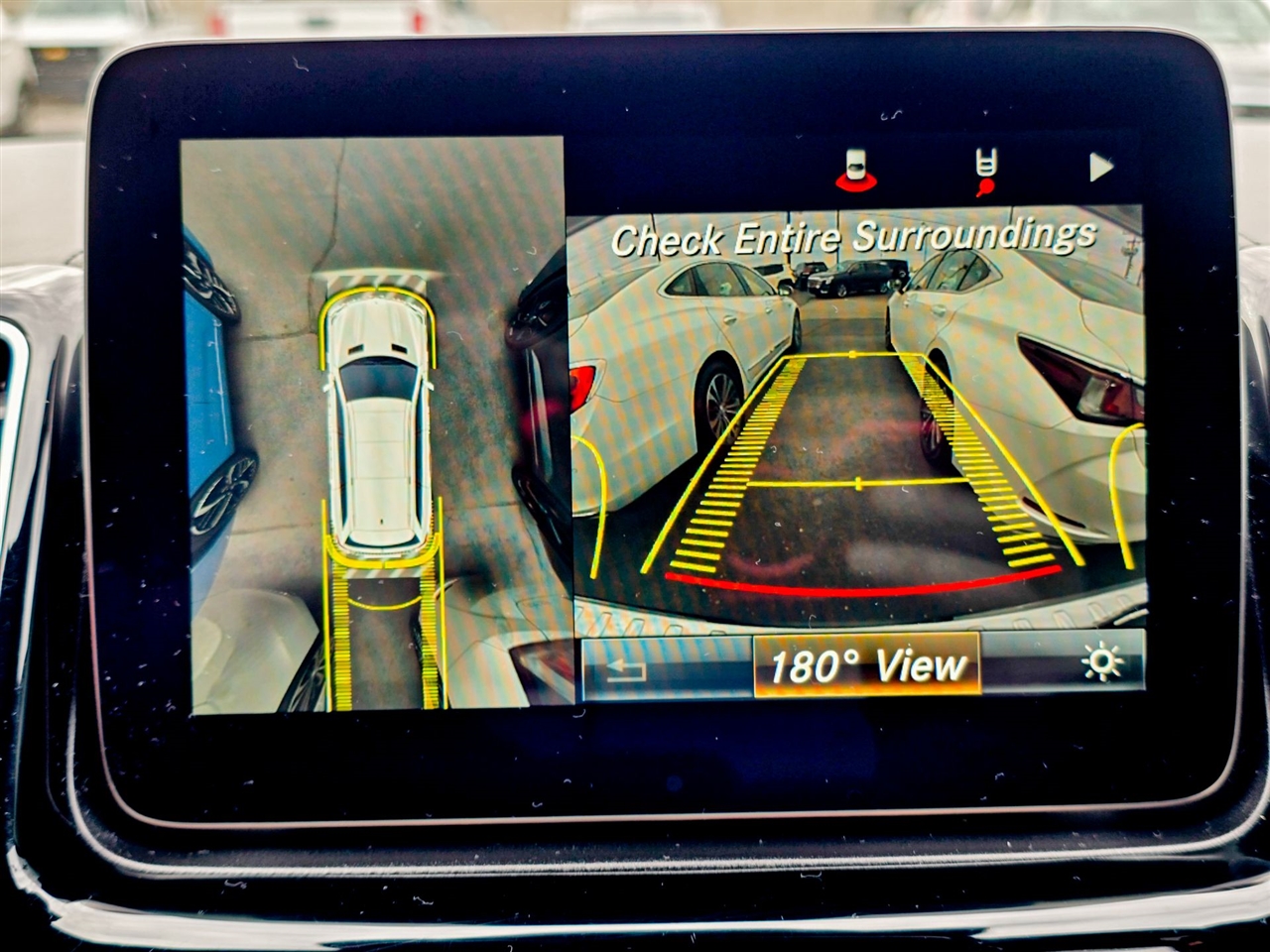Activate the back navigation button
Screen dimensions: 1270x952
point(625,667)
